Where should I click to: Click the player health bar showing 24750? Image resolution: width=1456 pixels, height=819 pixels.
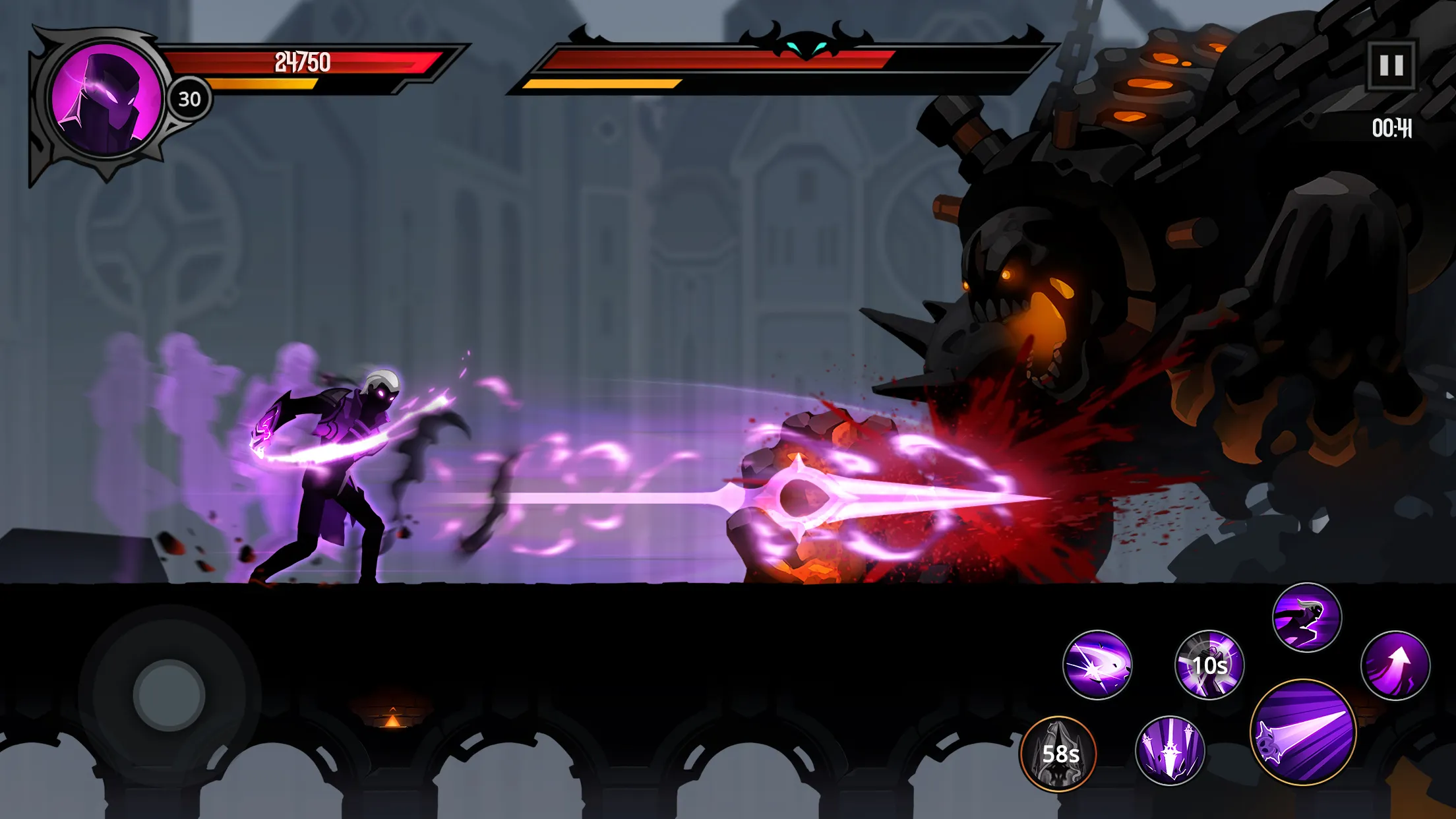pyautogui.click(x=303, y=63)
